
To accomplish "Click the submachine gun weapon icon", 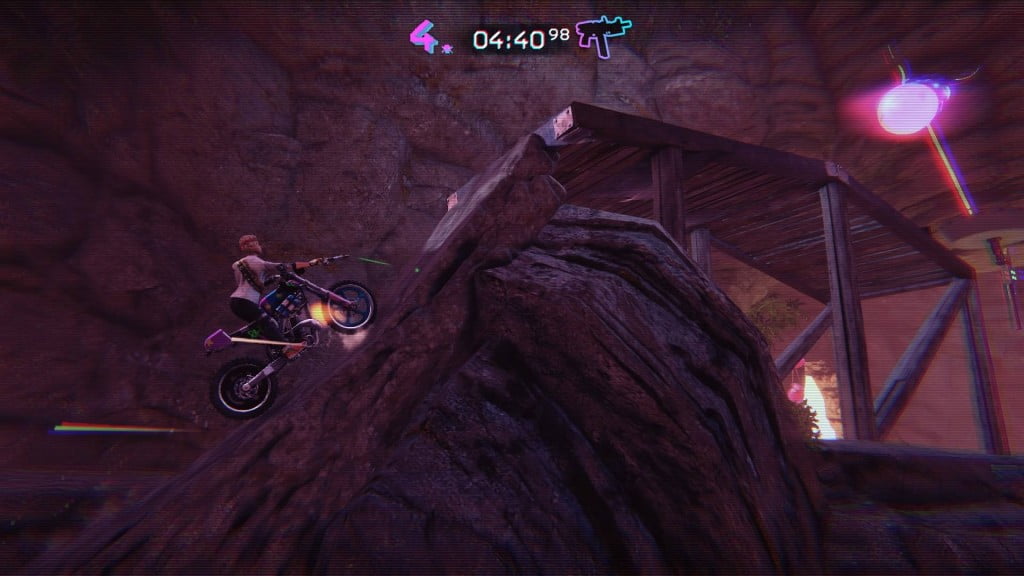I will tap(603, 36).
